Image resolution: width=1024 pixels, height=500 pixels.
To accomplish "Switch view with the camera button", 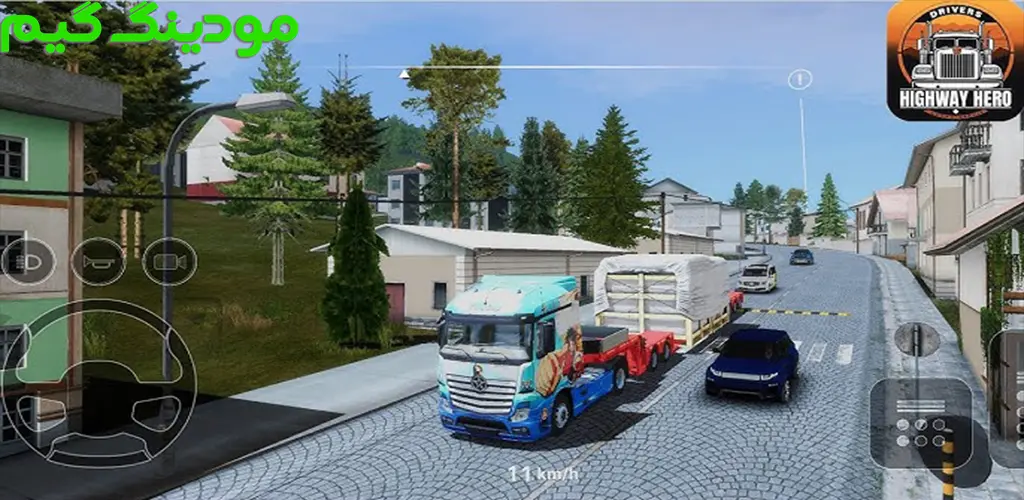I will (x=169, y=262).
